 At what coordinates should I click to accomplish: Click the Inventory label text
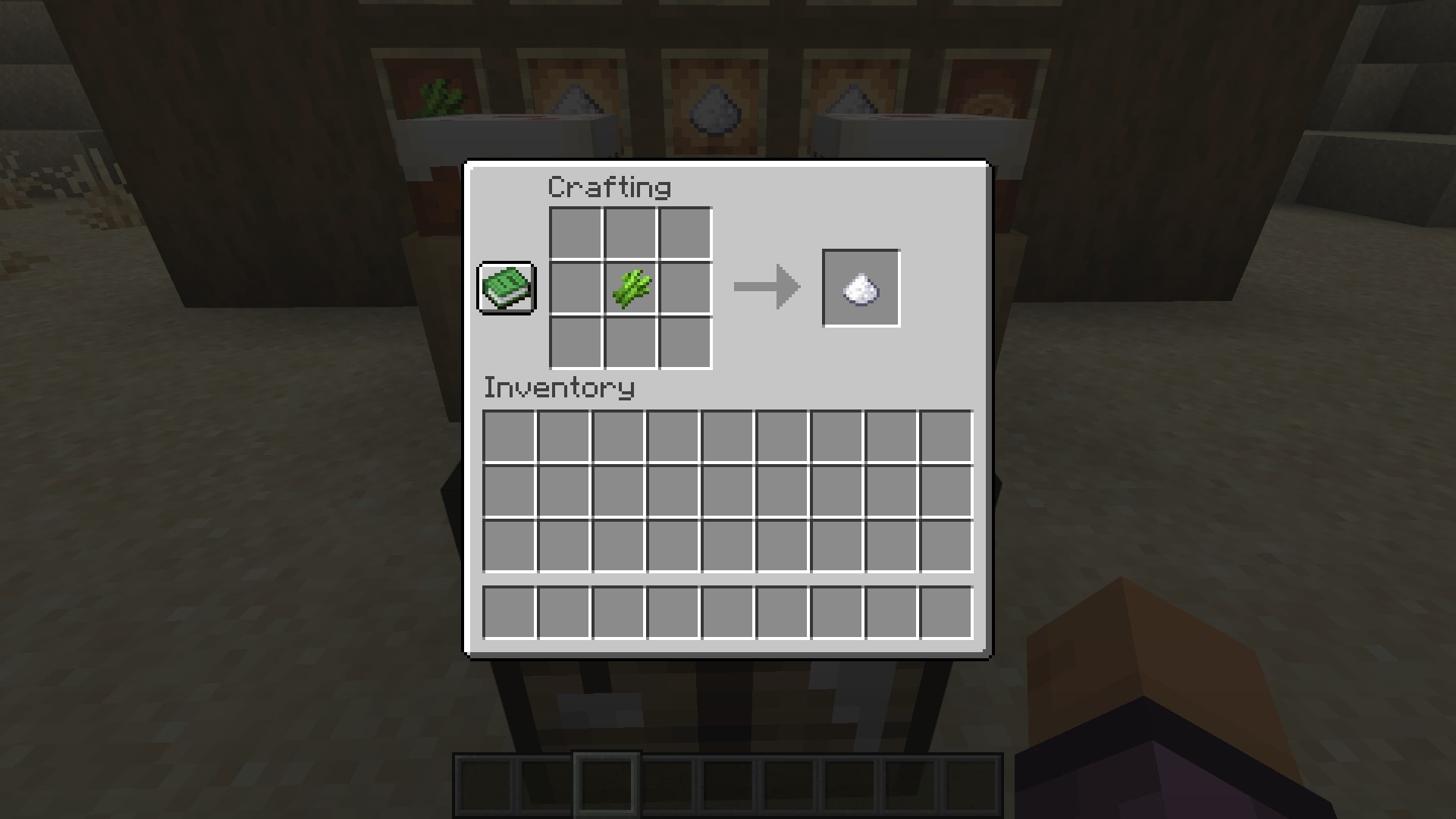coord(558,389)
